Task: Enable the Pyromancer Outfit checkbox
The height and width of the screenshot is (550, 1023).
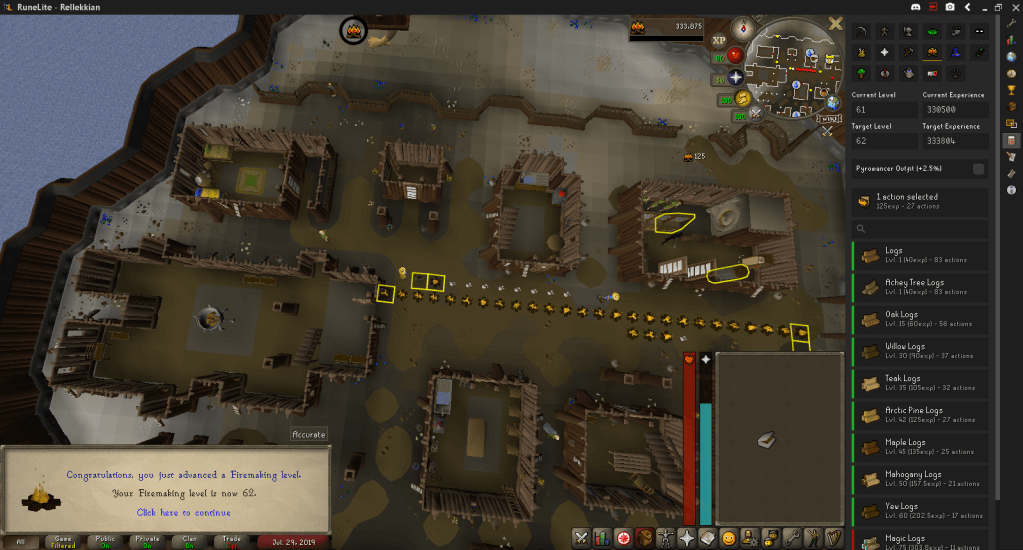Action: (978, 169)
